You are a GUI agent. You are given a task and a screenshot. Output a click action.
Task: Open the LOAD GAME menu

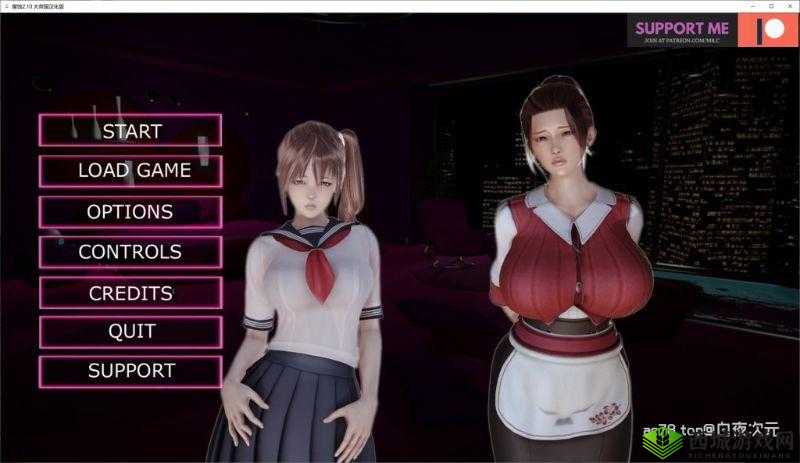[x=131, y=170]
